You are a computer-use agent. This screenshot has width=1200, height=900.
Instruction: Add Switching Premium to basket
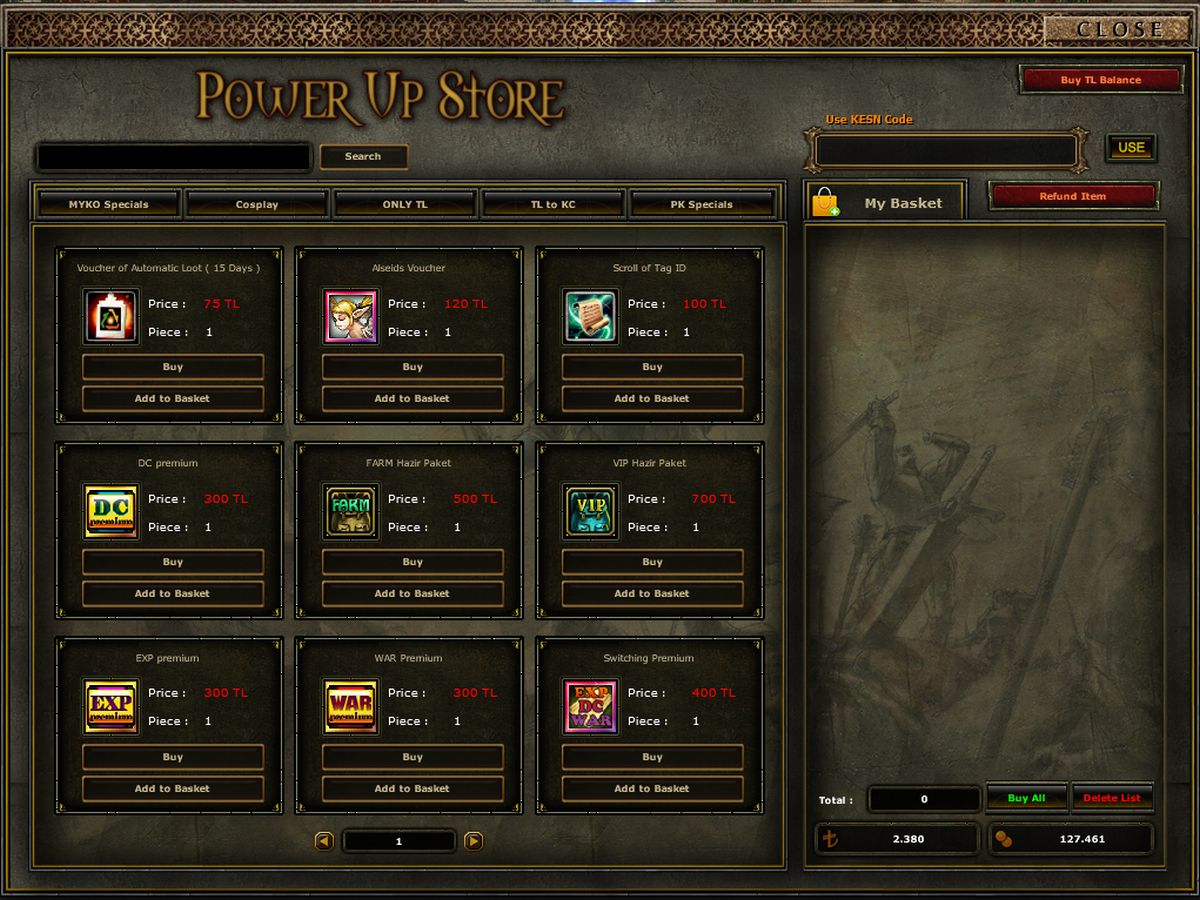click(652, 788)
